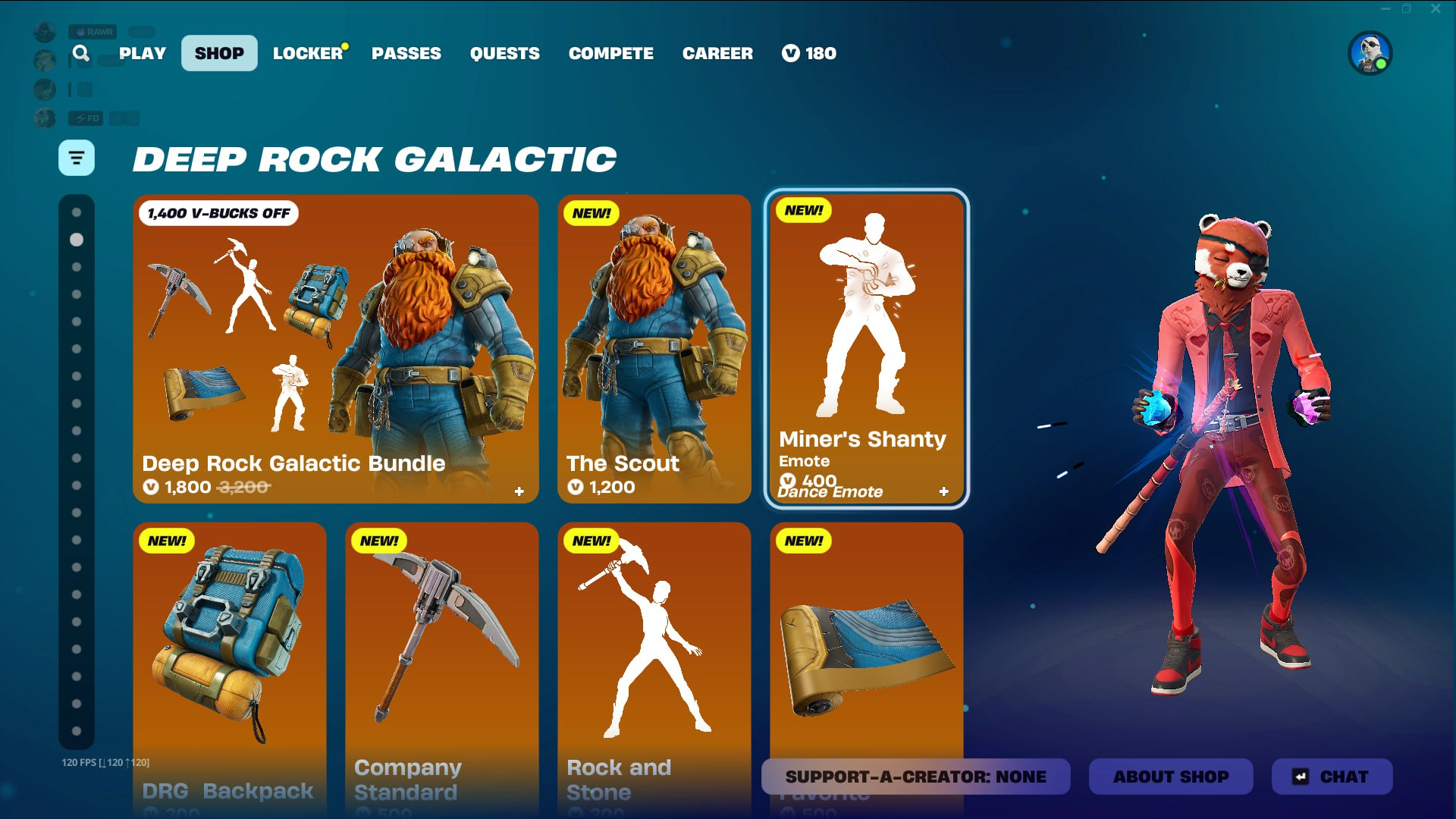The image size is (1456, 819).
Task: Click the 180 V-Bucks balance
Action: 809,53
